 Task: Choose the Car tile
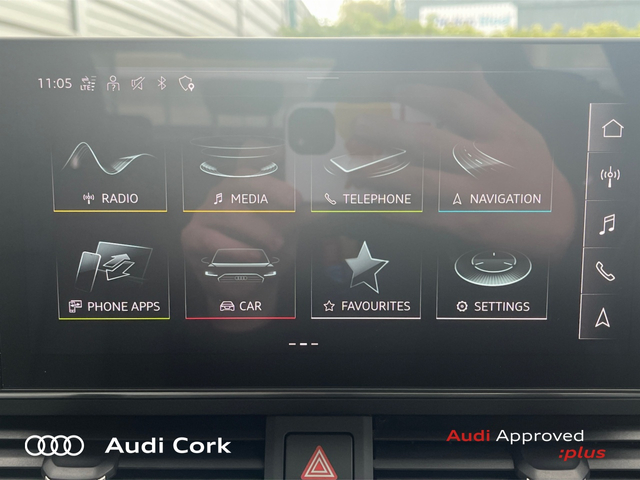pyautogui.click(x=239, y=282)
